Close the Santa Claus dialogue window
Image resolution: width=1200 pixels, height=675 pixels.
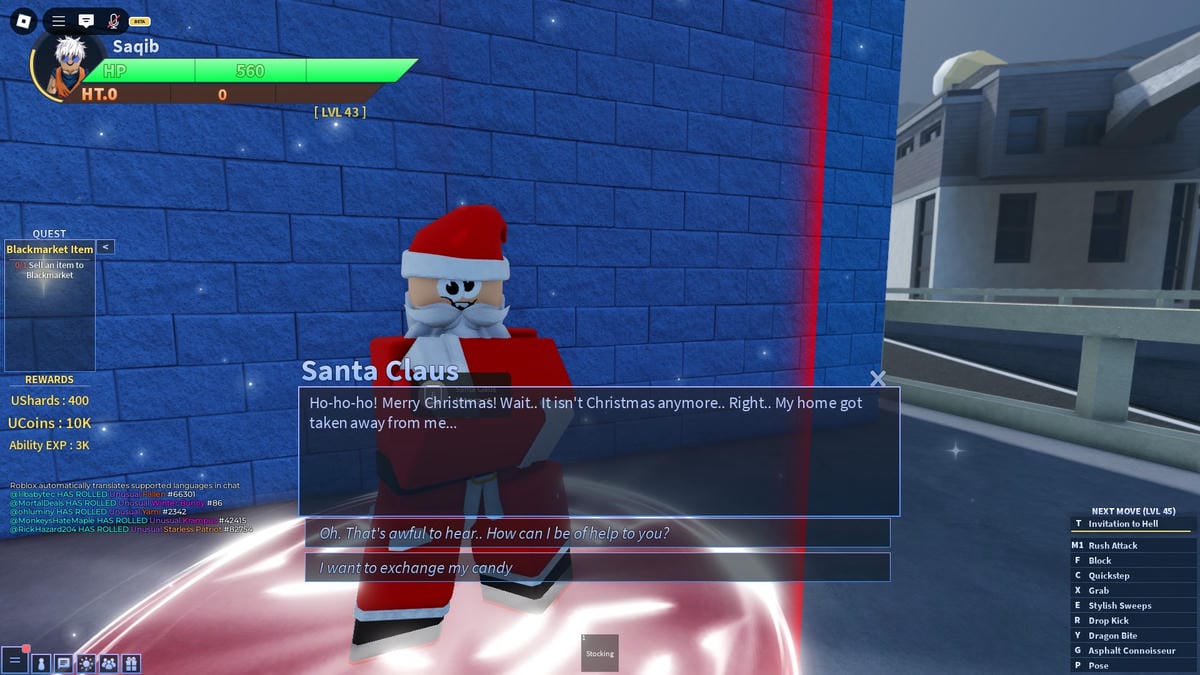[x=878, y=378]
